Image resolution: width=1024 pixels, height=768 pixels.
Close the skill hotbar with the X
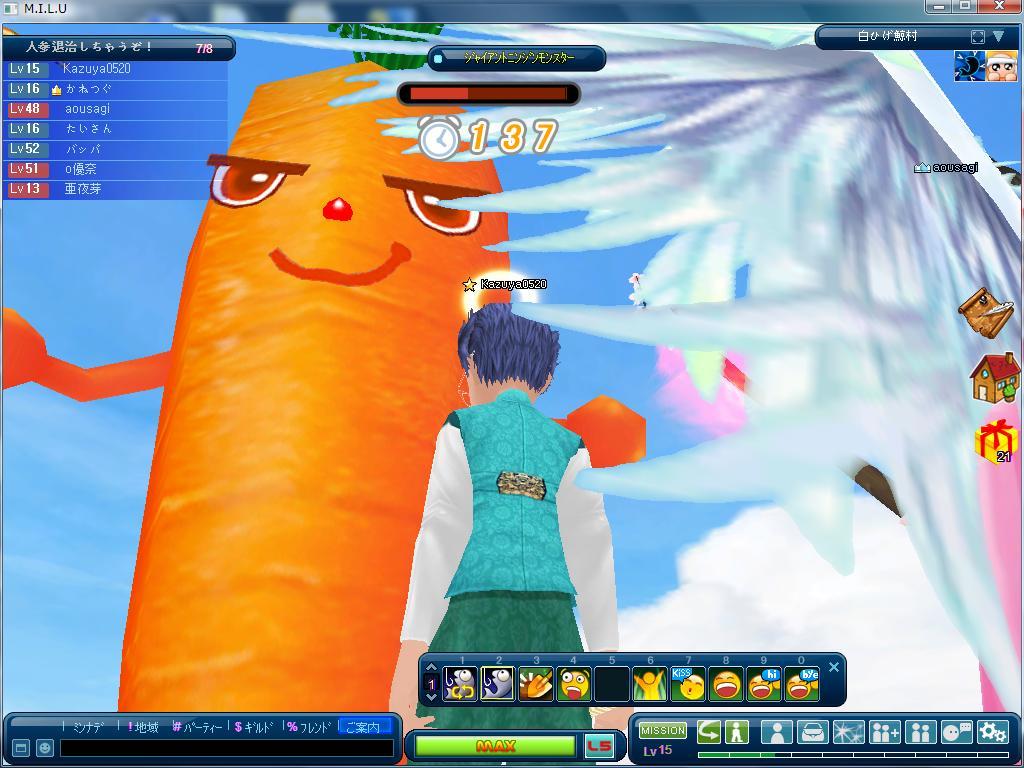click(x=834, y=667)
